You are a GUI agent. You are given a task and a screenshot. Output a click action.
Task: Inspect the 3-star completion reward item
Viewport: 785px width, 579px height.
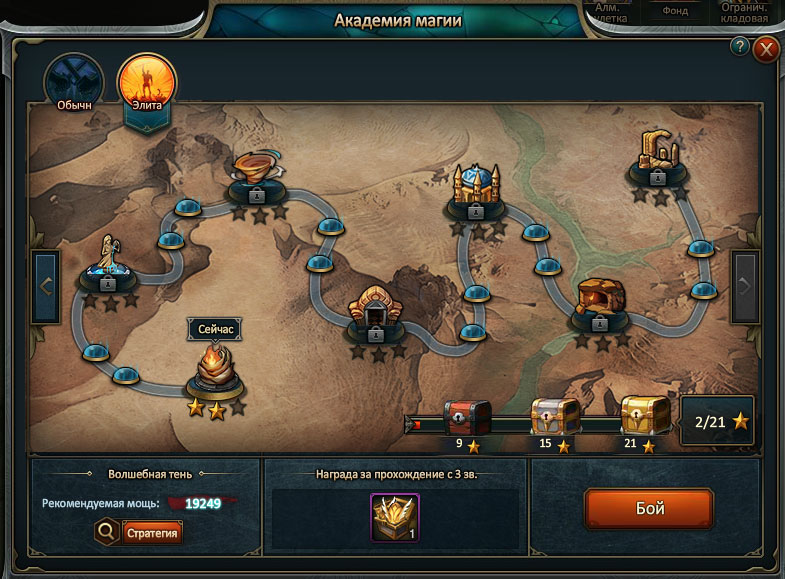pos(394,517)
